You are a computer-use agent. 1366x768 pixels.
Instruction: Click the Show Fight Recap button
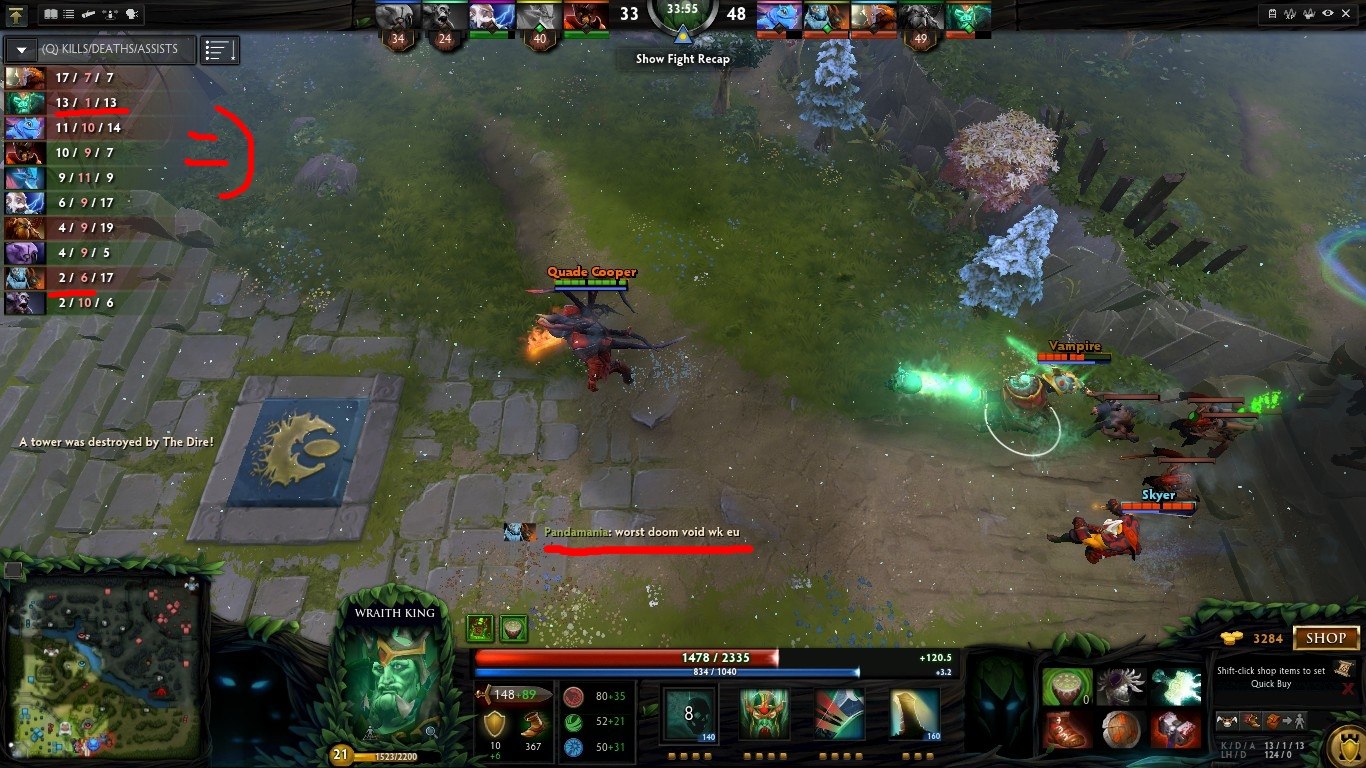pos(683,59)
